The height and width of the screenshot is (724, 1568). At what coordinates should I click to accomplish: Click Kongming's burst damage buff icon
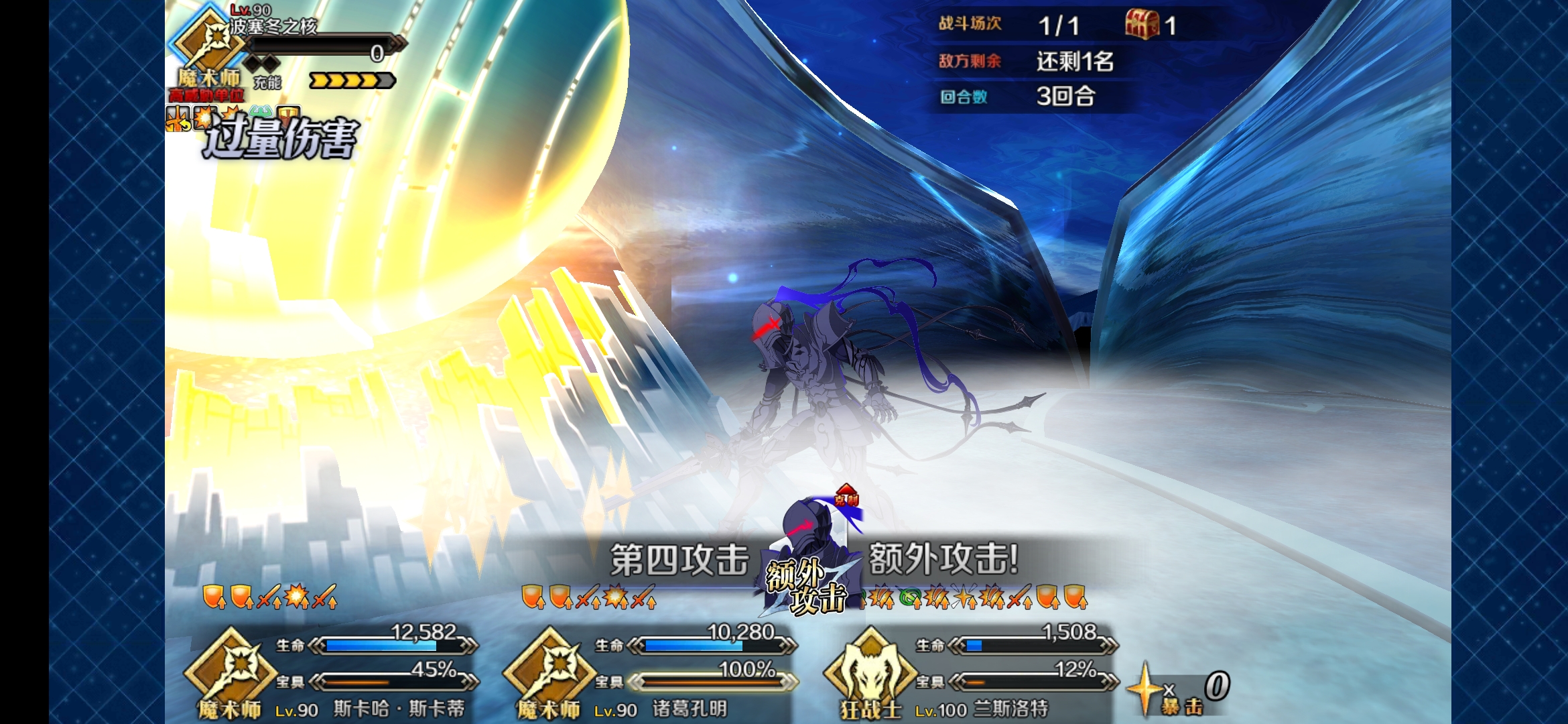click(x=614, y=594)
